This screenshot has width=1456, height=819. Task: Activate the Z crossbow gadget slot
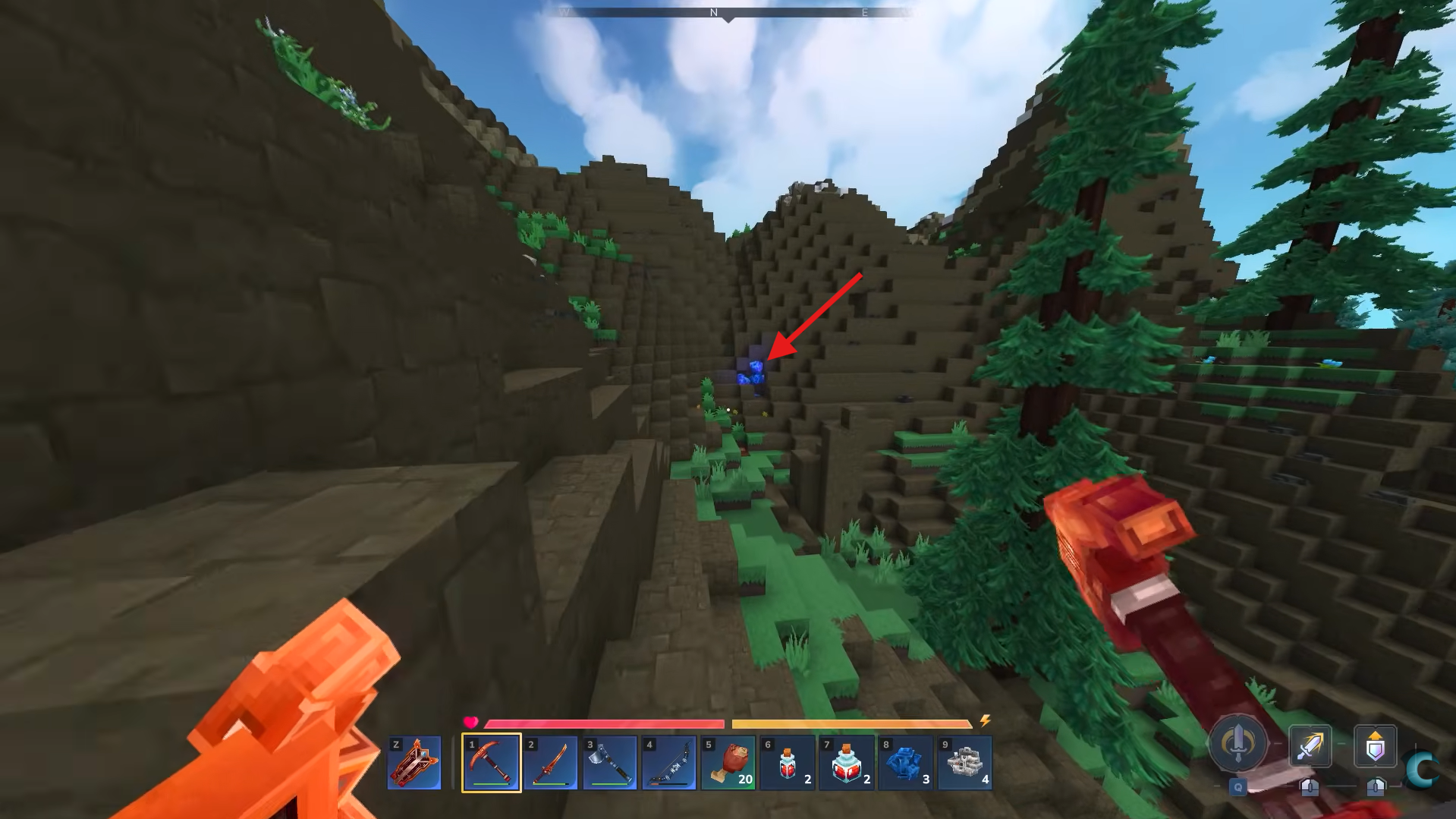pyautogui.click(x=415, y=762)
